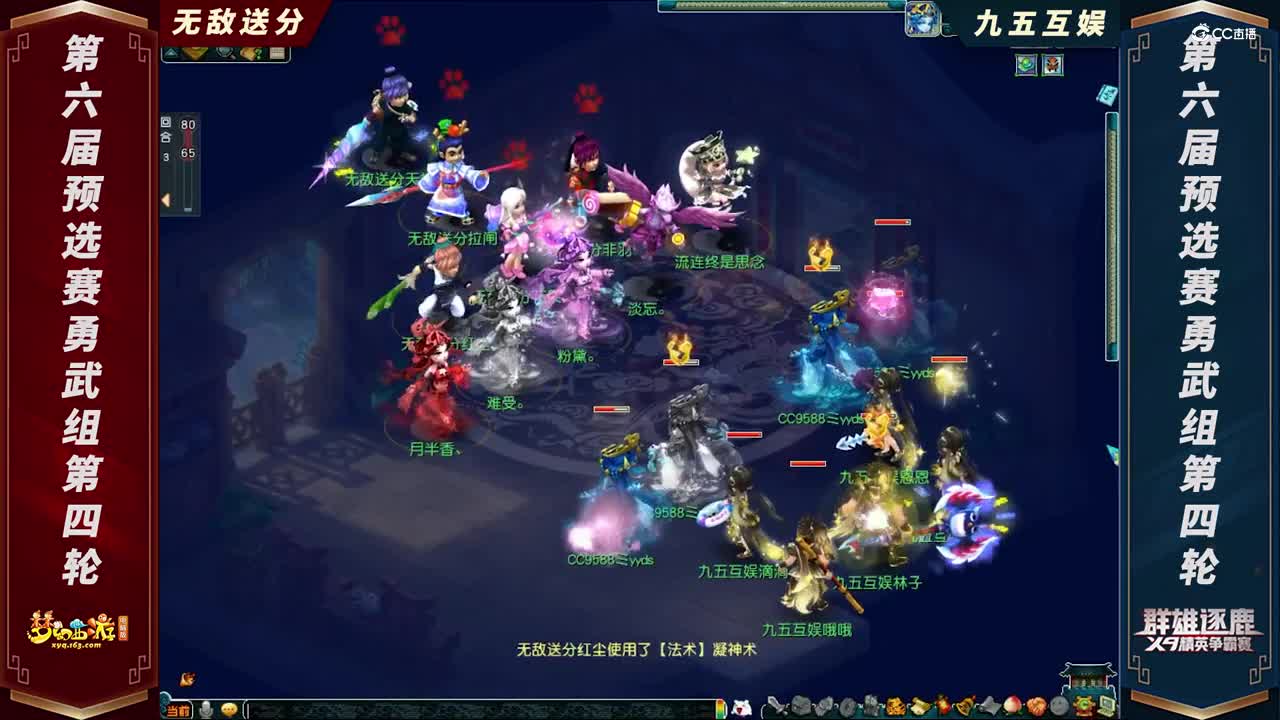The height and width of the screenshot is (720, 1280).
Task: Toggle the emoji picker in the chat bar
Action: tap(228, 707)
